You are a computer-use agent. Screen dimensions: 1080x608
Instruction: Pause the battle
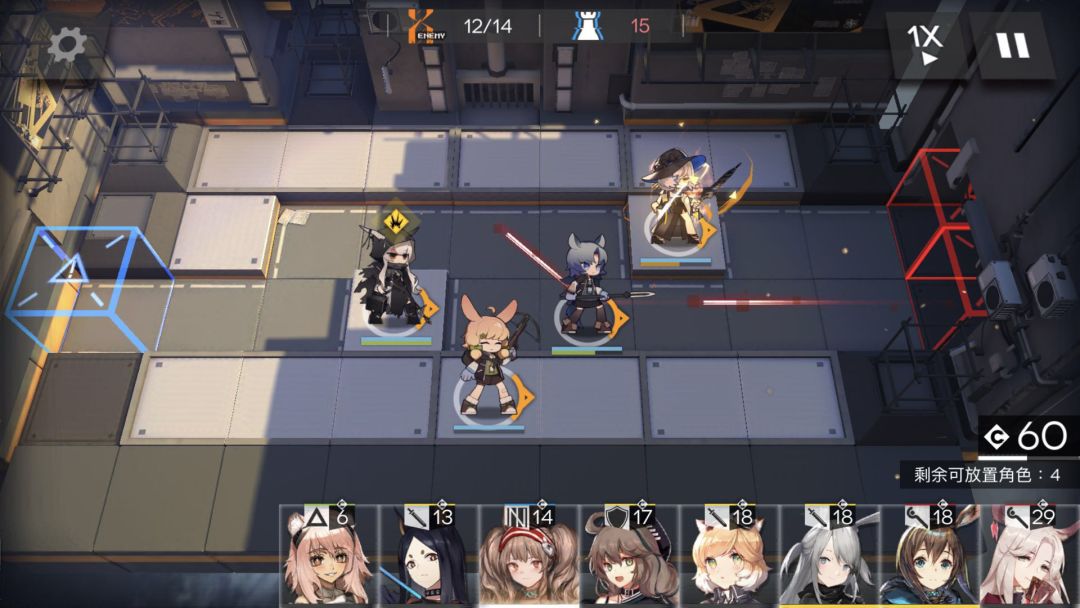point(1012,45)
